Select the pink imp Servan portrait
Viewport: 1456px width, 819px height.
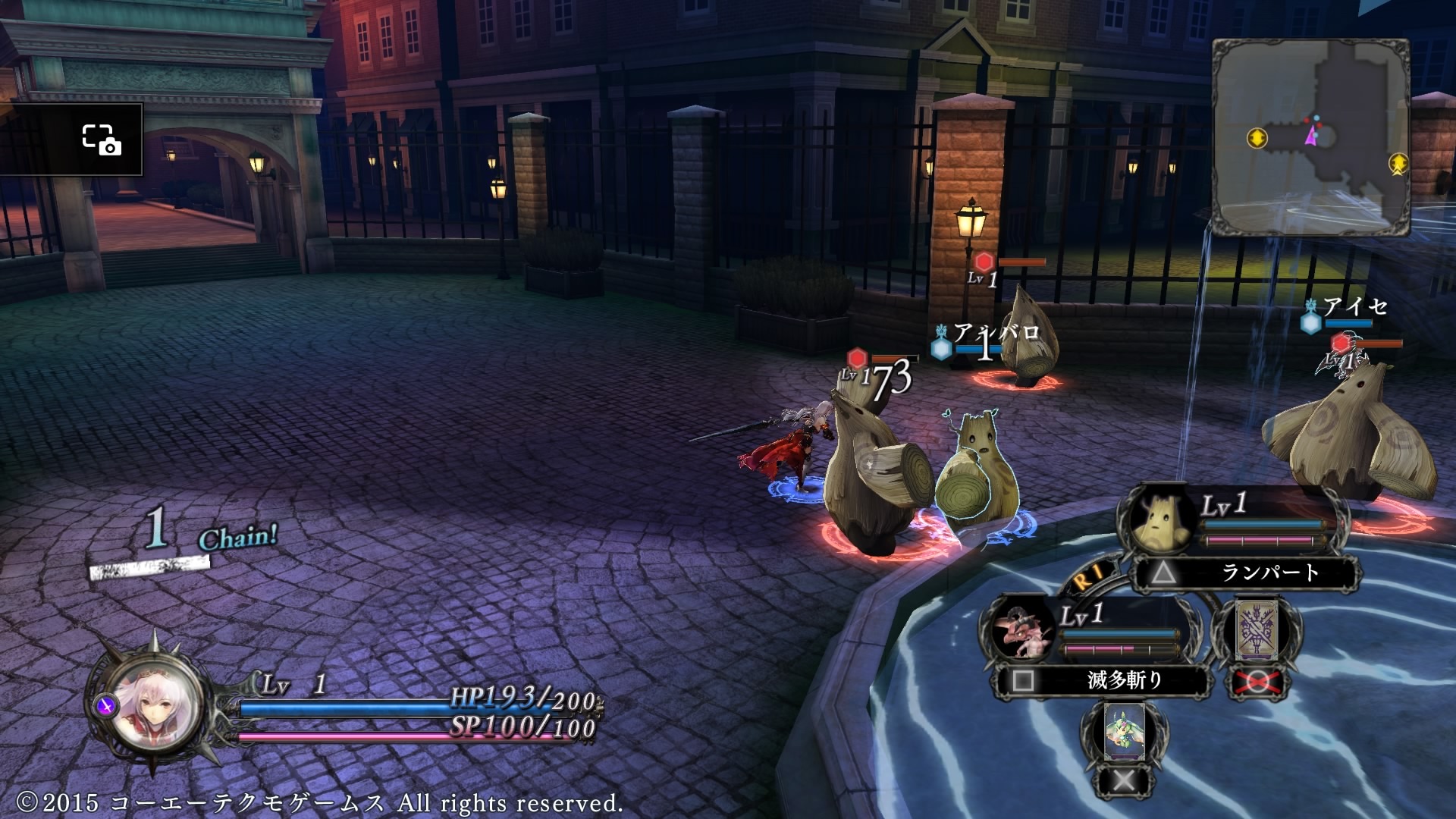tap(1021, 629)
